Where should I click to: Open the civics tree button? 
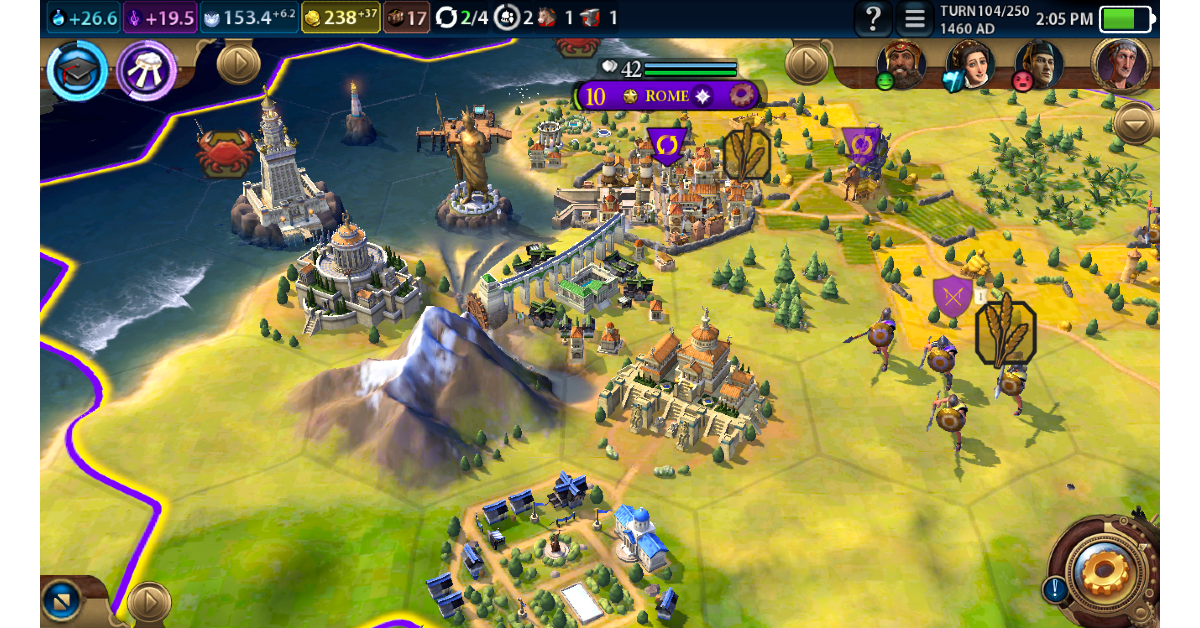146,71
